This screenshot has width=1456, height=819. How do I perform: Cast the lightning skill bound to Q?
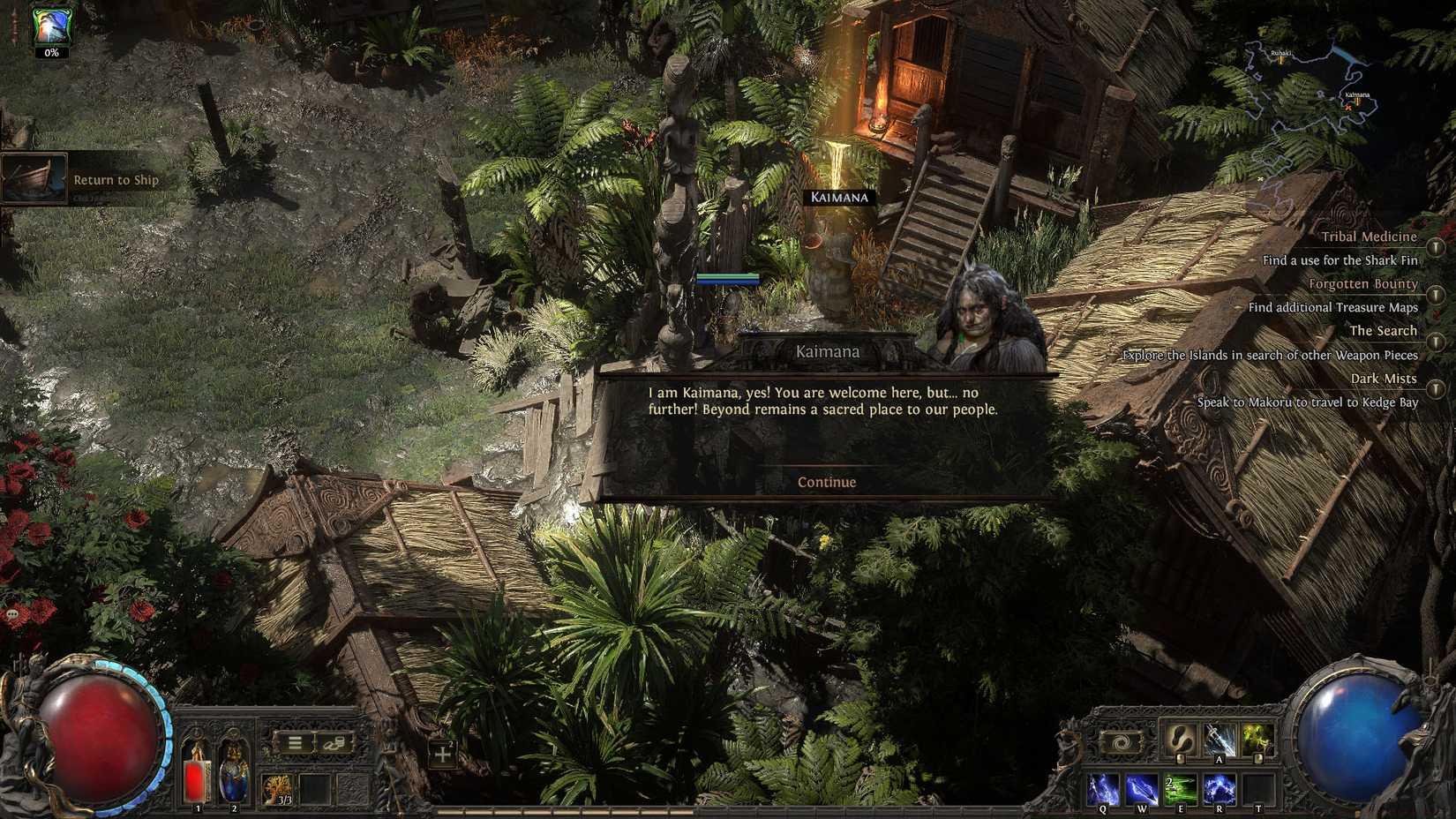click(1103, 788)
